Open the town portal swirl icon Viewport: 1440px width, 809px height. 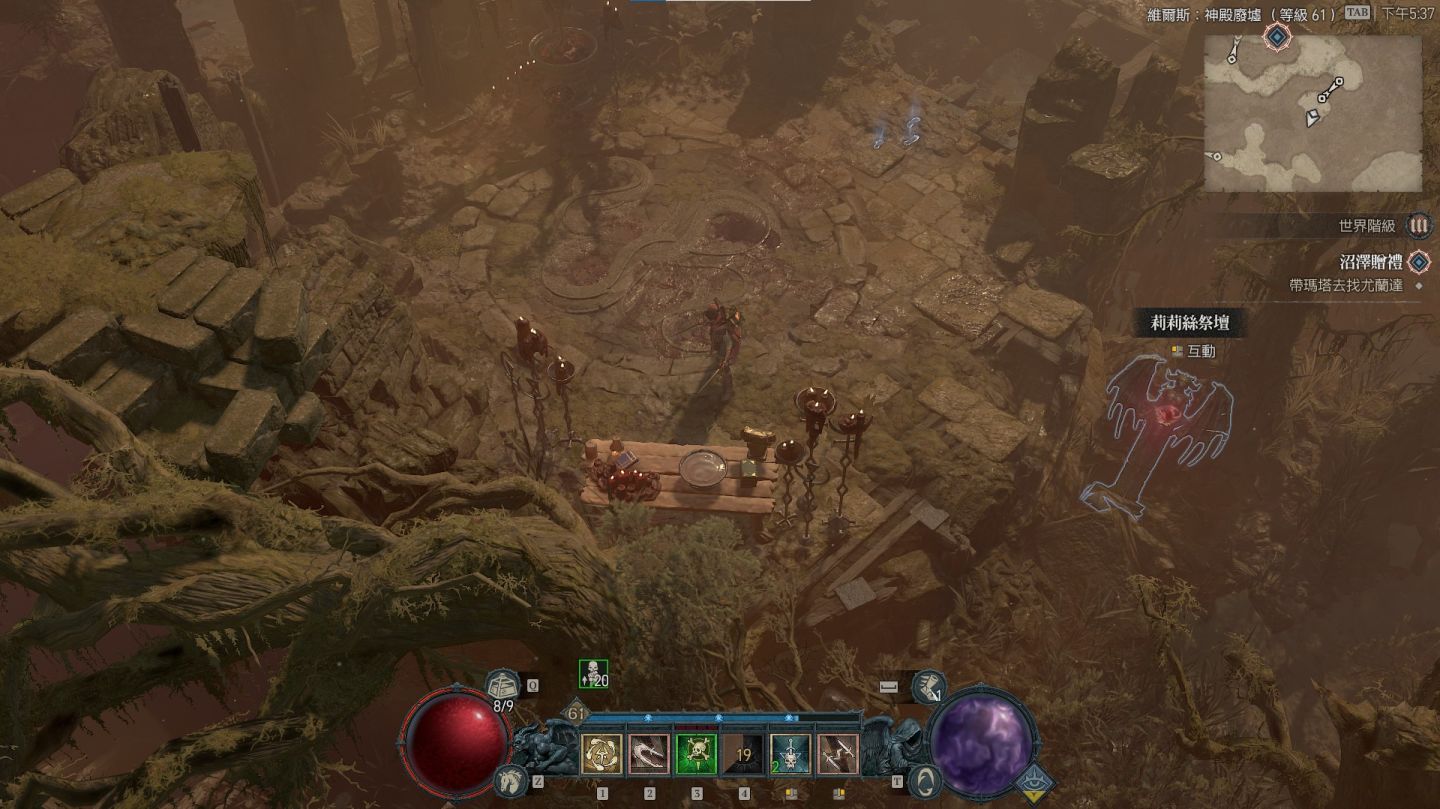928,780
